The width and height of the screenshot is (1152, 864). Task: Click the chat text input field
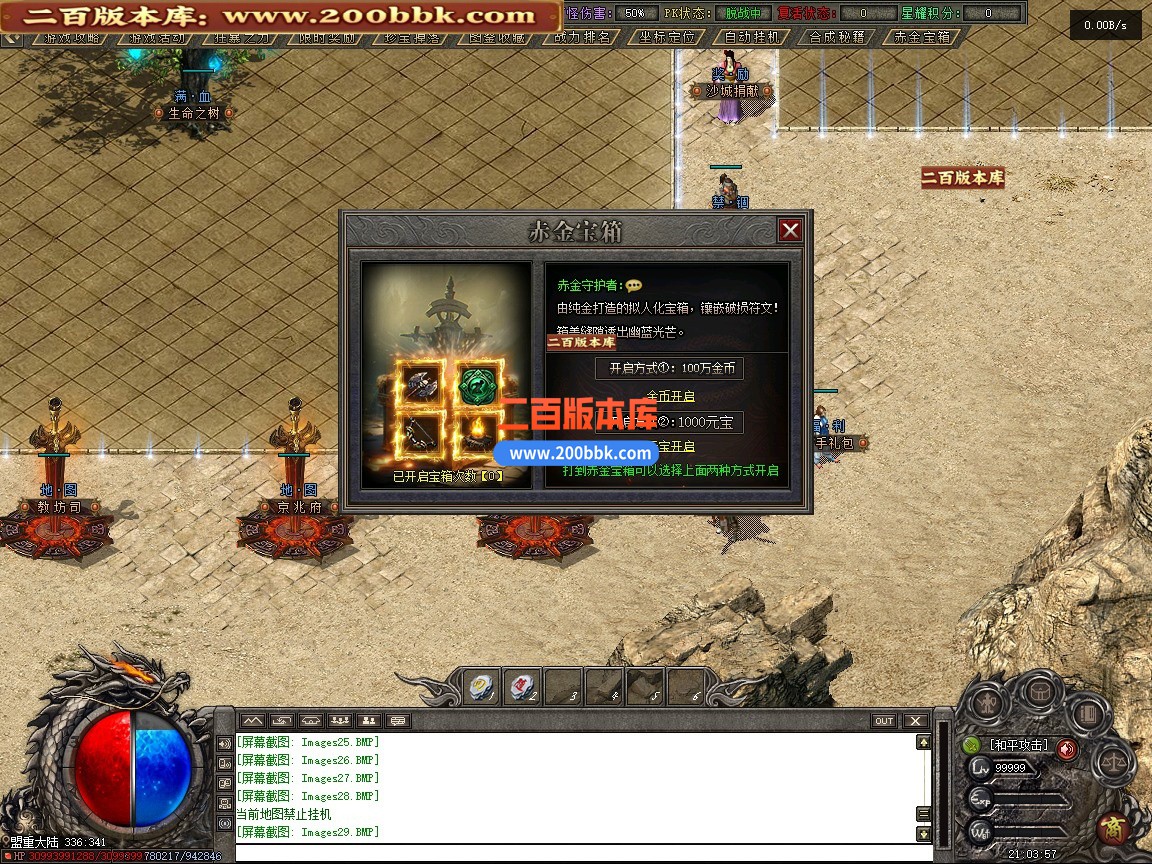pyautogui.click(x=580, y=853)
